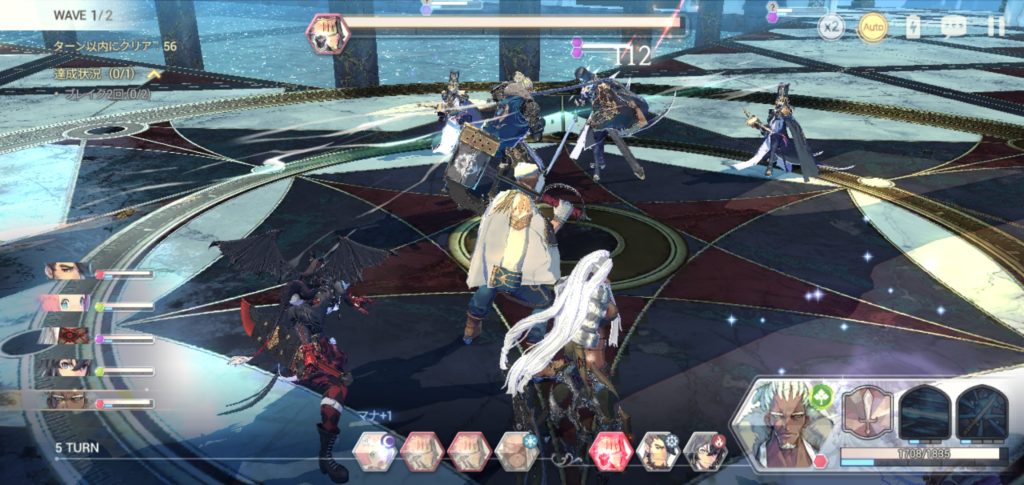The image size is (1024, 485).
Task: Select the snowflake-marked turn order icon
Action: click(517, 451)
